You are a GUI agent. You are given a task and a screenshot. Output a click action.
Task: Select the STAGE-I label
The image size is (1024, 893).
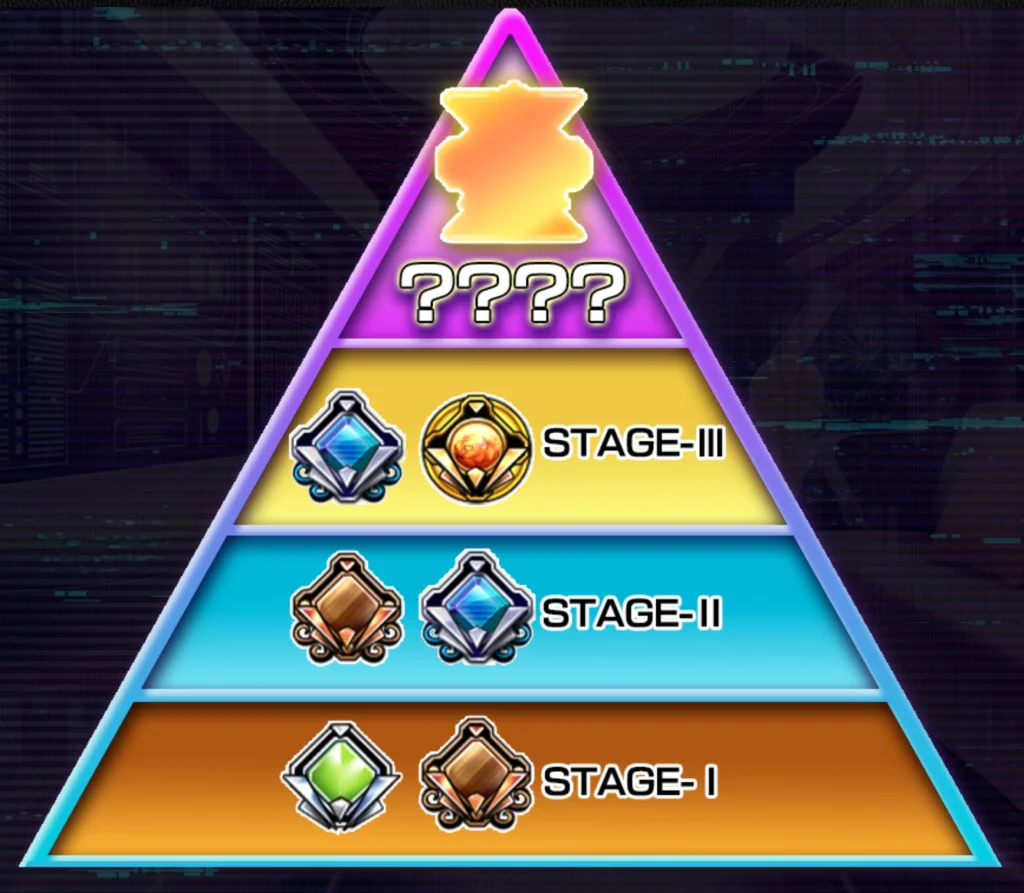click(630, 781)
